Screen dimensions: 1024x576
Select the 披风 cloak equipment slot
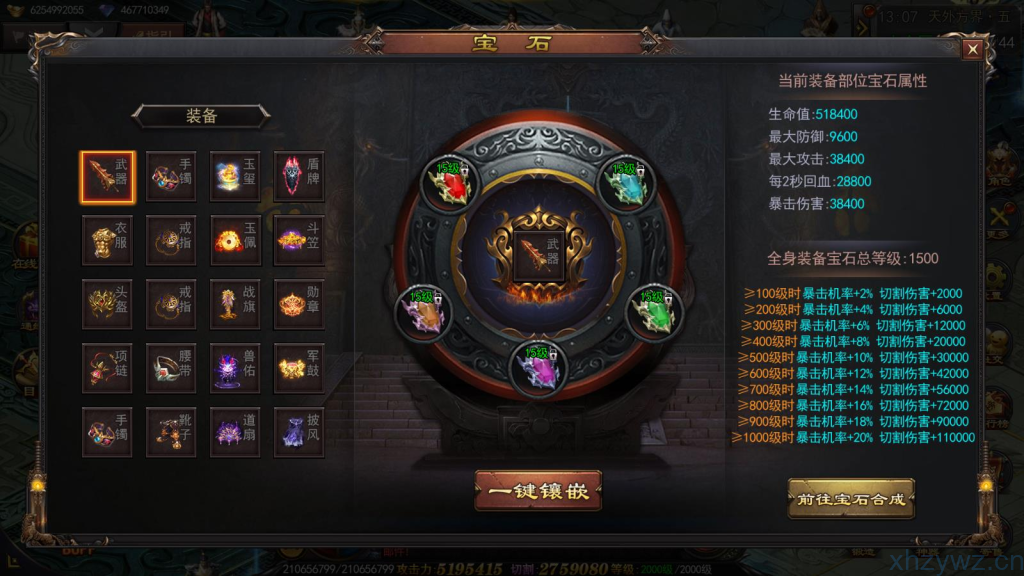click(x=299, y=432)
